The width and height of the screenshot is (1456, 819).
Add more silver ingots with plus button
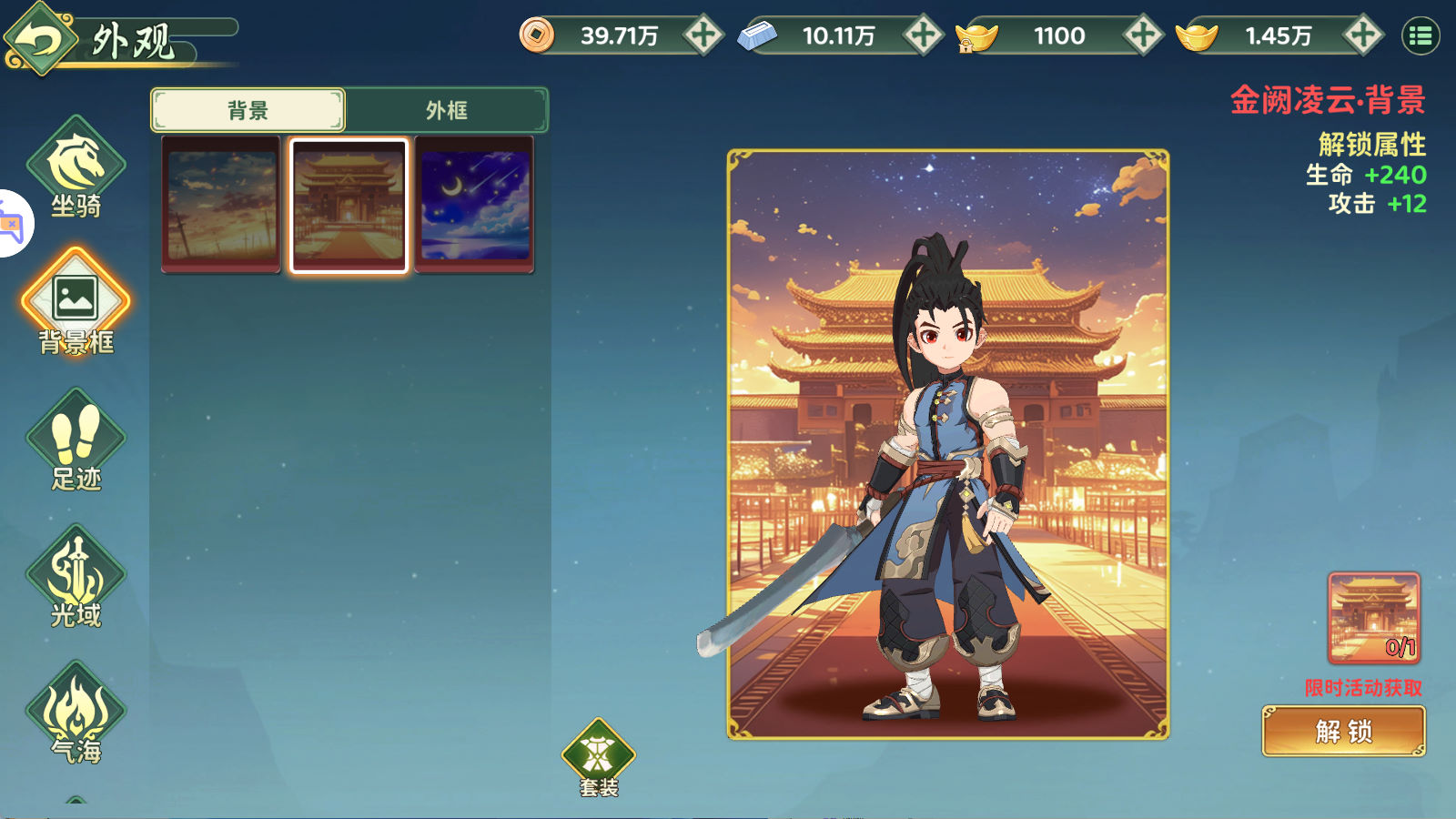(923, 35)
